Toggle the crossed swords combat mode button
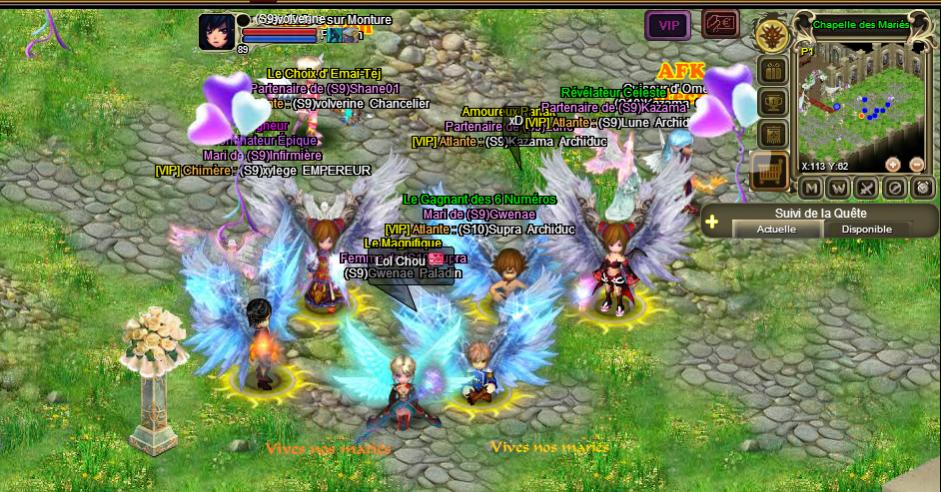 pos(867,188)
